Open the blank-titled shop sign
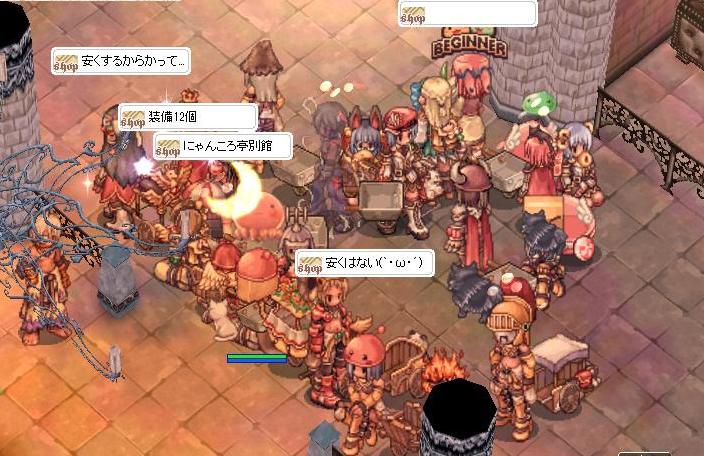This screenshot has width=704, height=456. (x=467, y=14)
